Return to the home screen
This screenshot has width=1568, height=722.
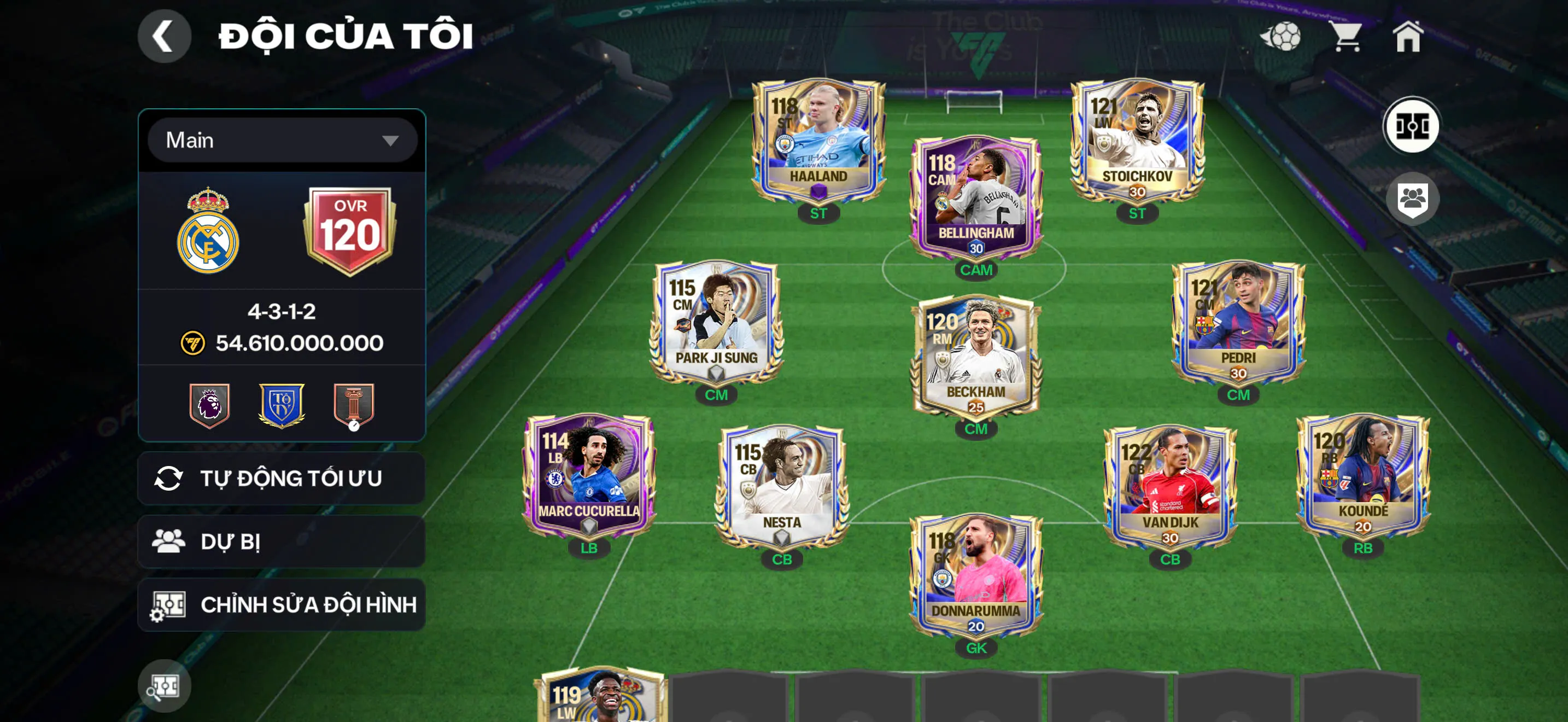click(x=1407, y=37)
